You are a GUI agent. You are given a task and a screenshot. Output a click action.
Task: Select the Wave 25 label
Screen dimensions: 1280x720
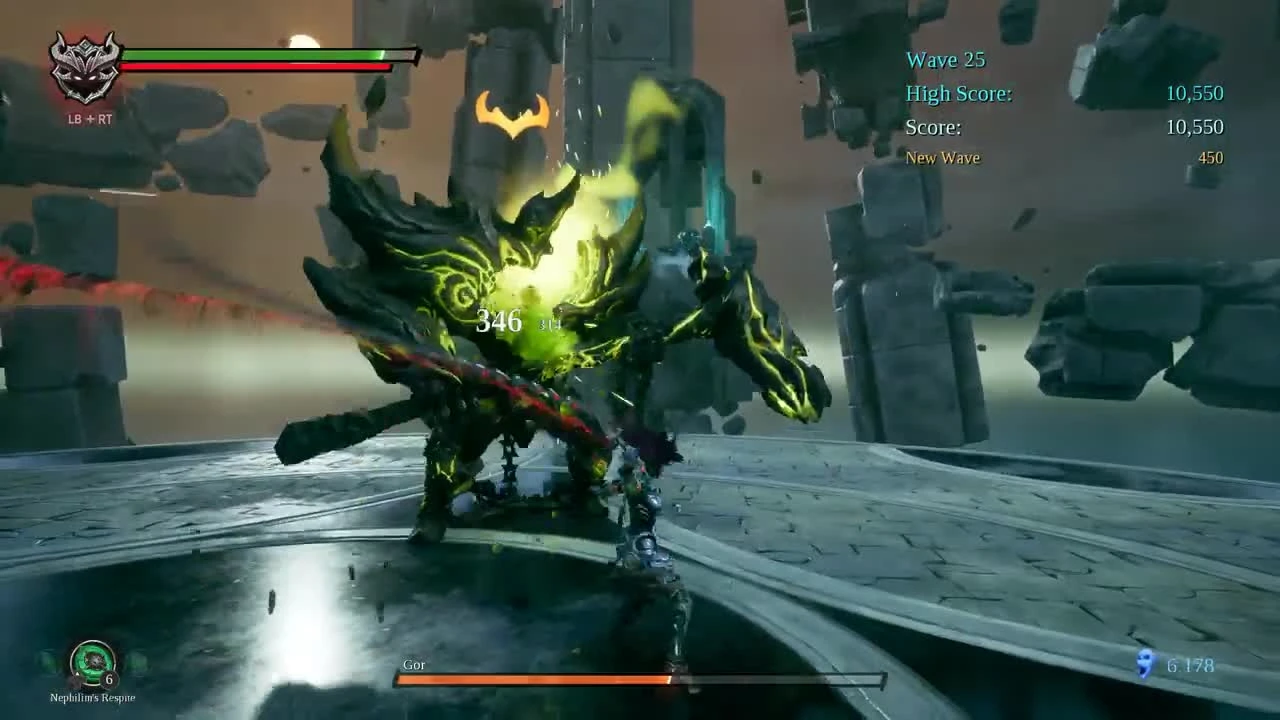[944, 60]
